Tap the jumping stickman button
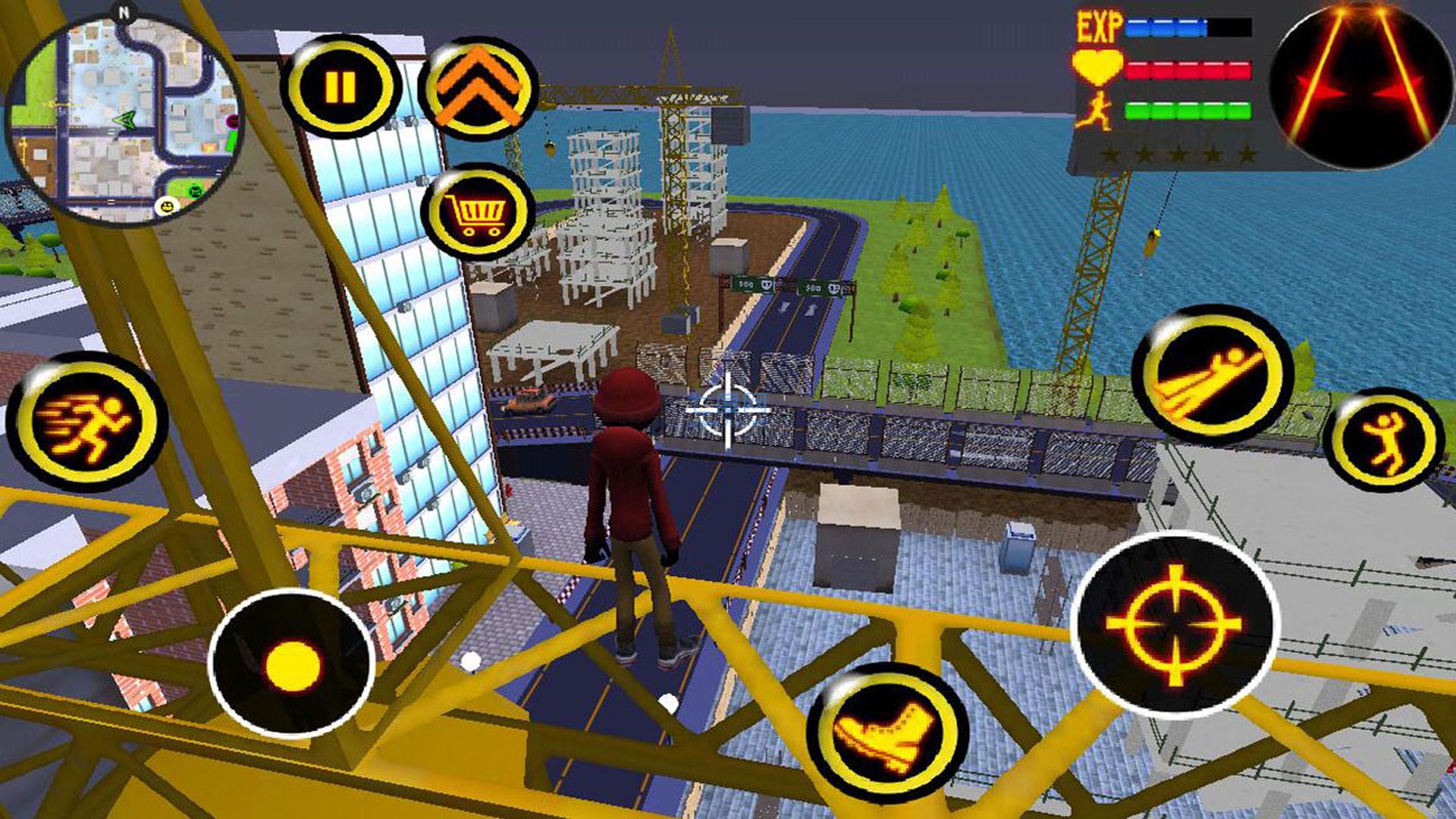The width and height of the screenshot is (1456, 819). (1384, 440)
